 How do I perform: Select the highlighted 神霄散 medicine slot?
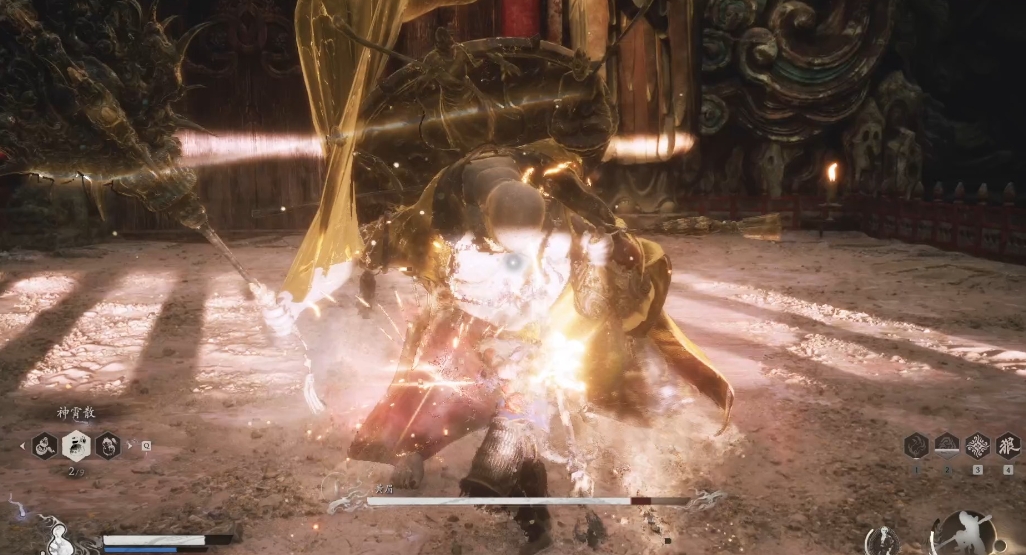click(76, 445)
